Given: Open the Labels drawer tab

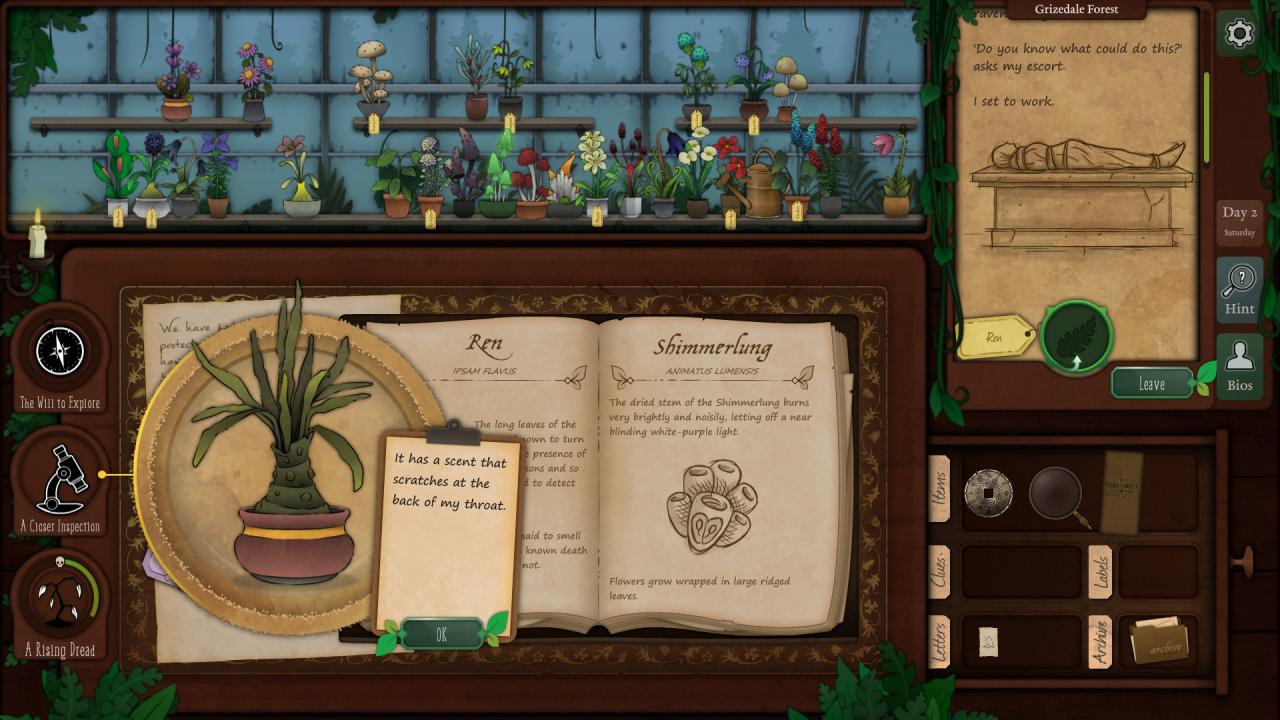Looking at the screenshot, I should click(1100, 571).
